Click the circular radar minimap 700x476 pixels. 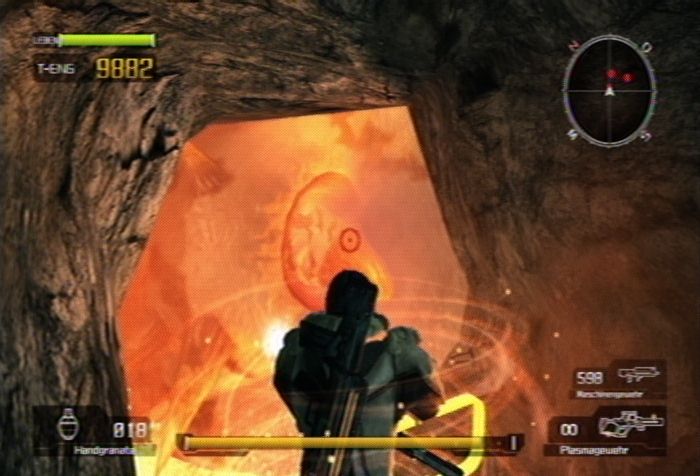pos(609,90)
